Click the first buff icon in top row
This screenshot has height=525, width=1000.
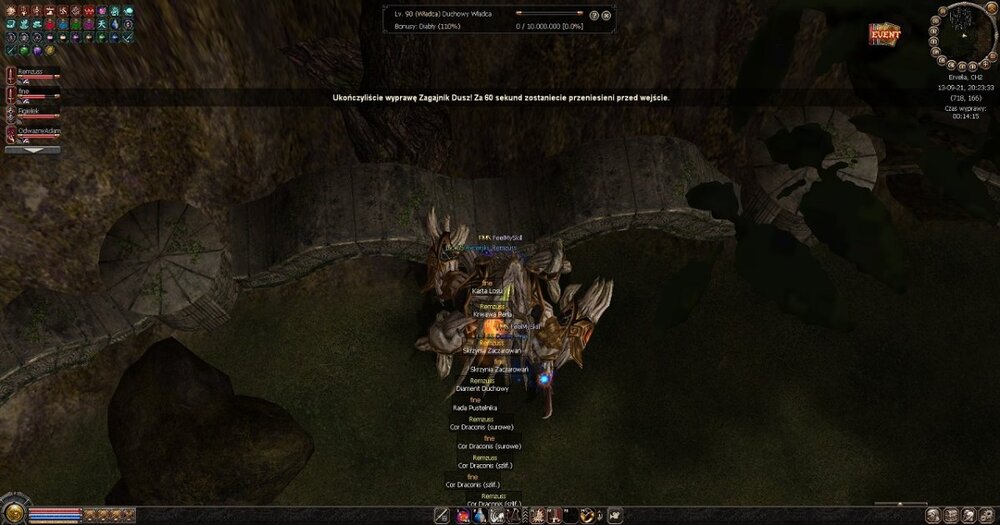[11, 10]
